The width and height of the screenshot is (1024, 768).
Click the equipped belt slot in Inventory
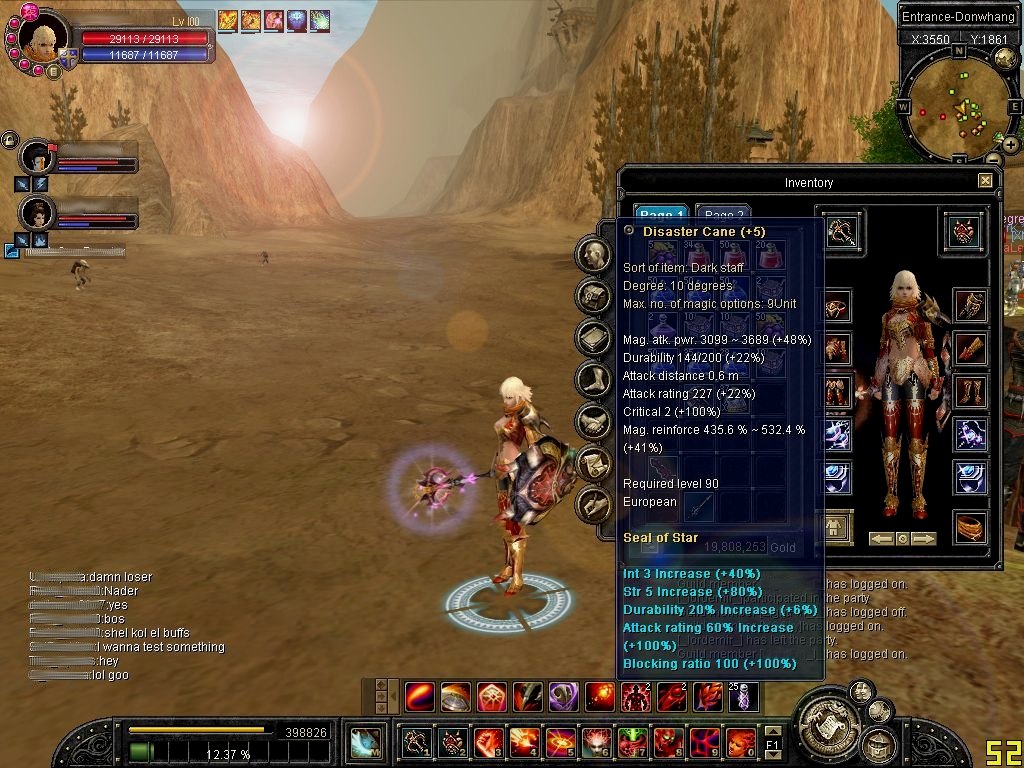coord(970,527)
